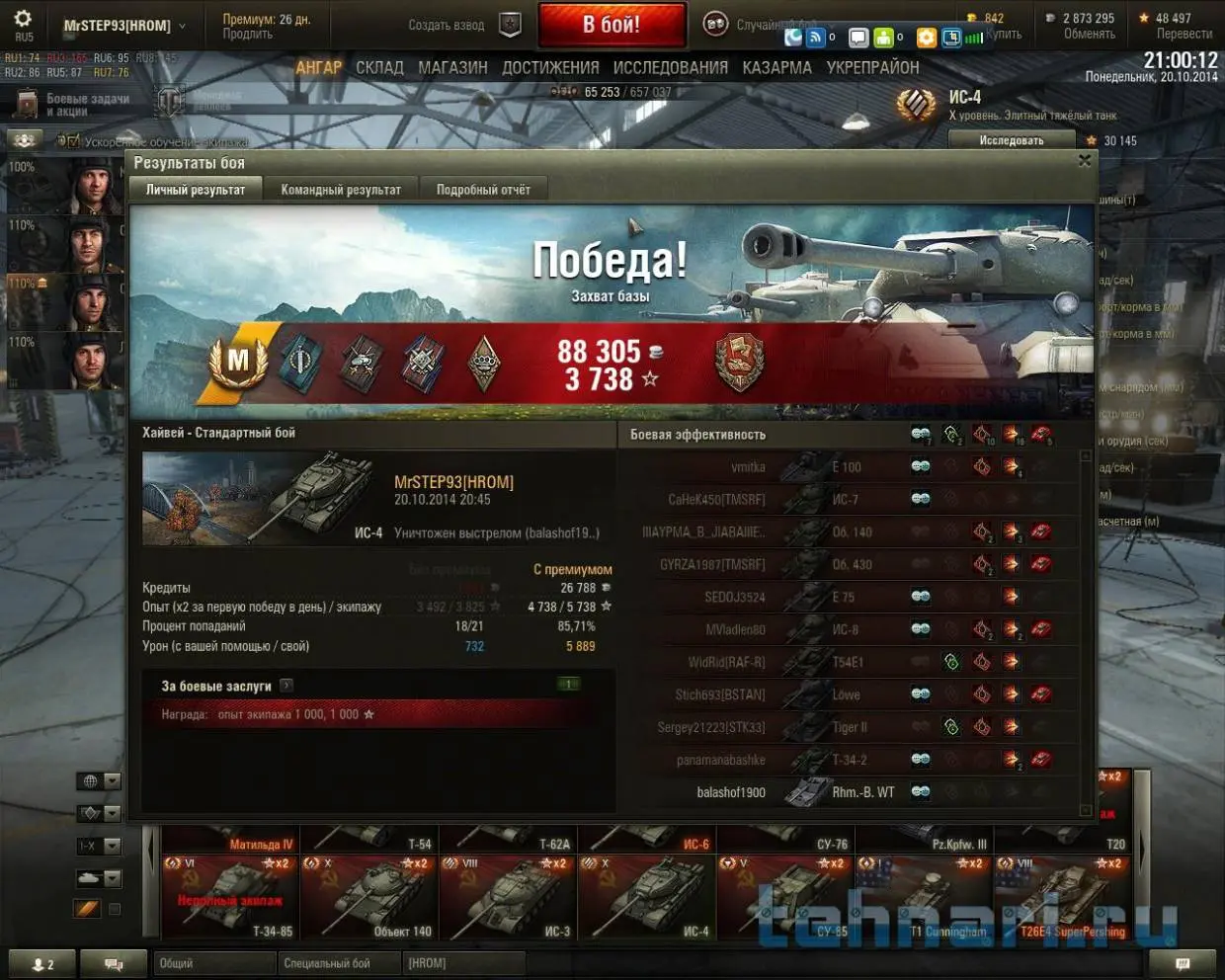Viewport: 1225px width, 980px height.
Task: Open the КАЗАРМА barracks
Action: click(x=776, y=68)
